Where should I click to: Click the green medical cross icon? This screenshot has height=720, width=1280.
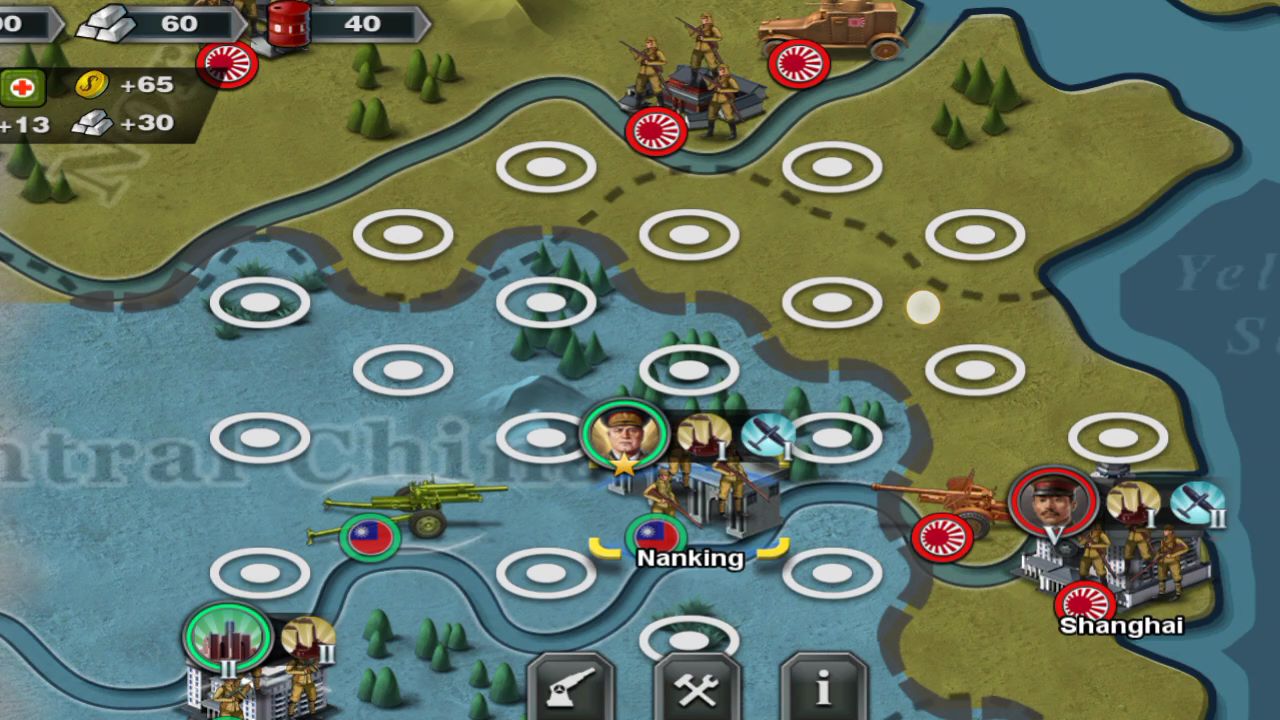click(x=22, y=87)
